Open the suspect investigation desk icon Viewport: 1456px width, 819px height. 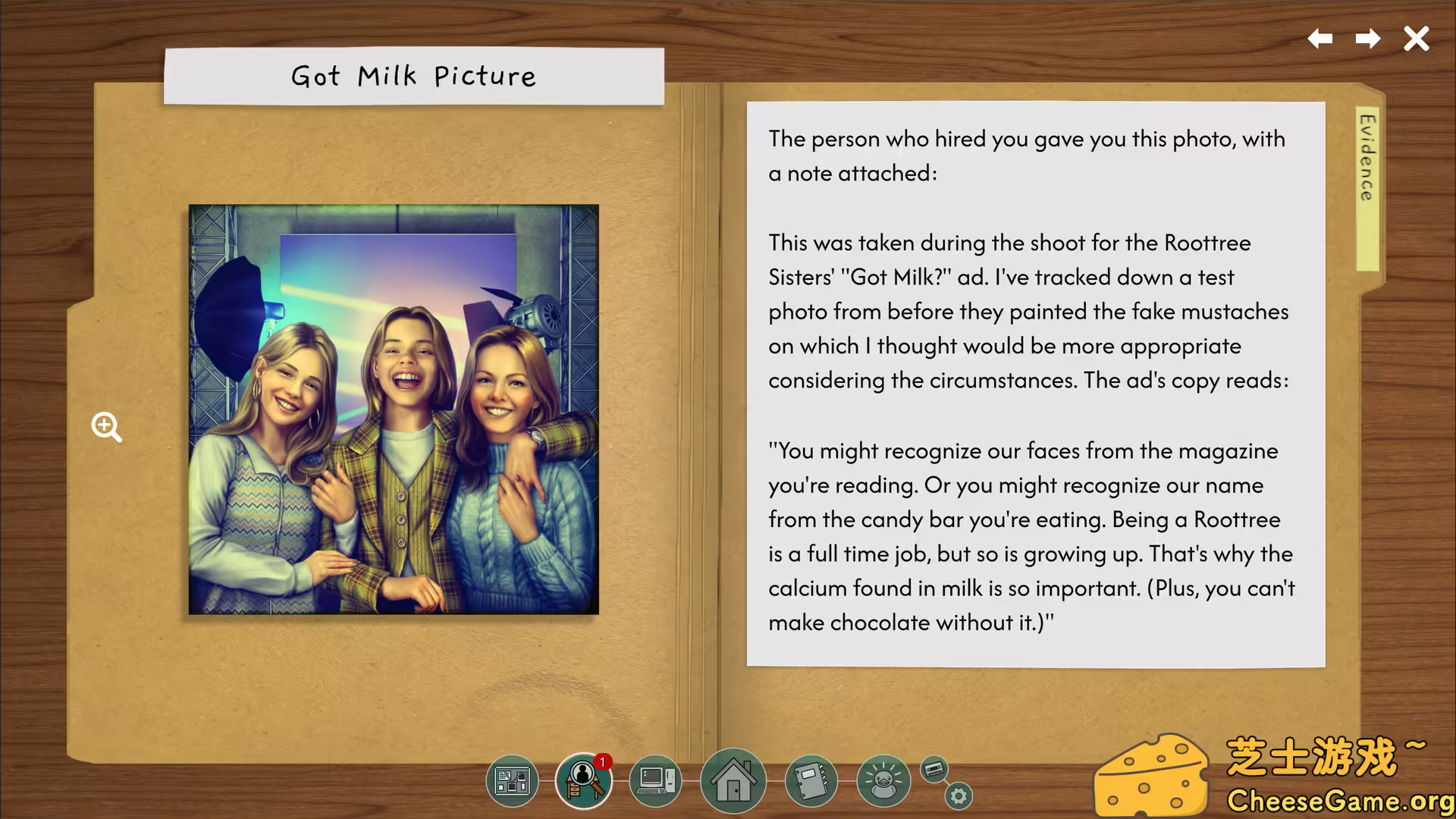pyautogui.click(x=583, y=781)
